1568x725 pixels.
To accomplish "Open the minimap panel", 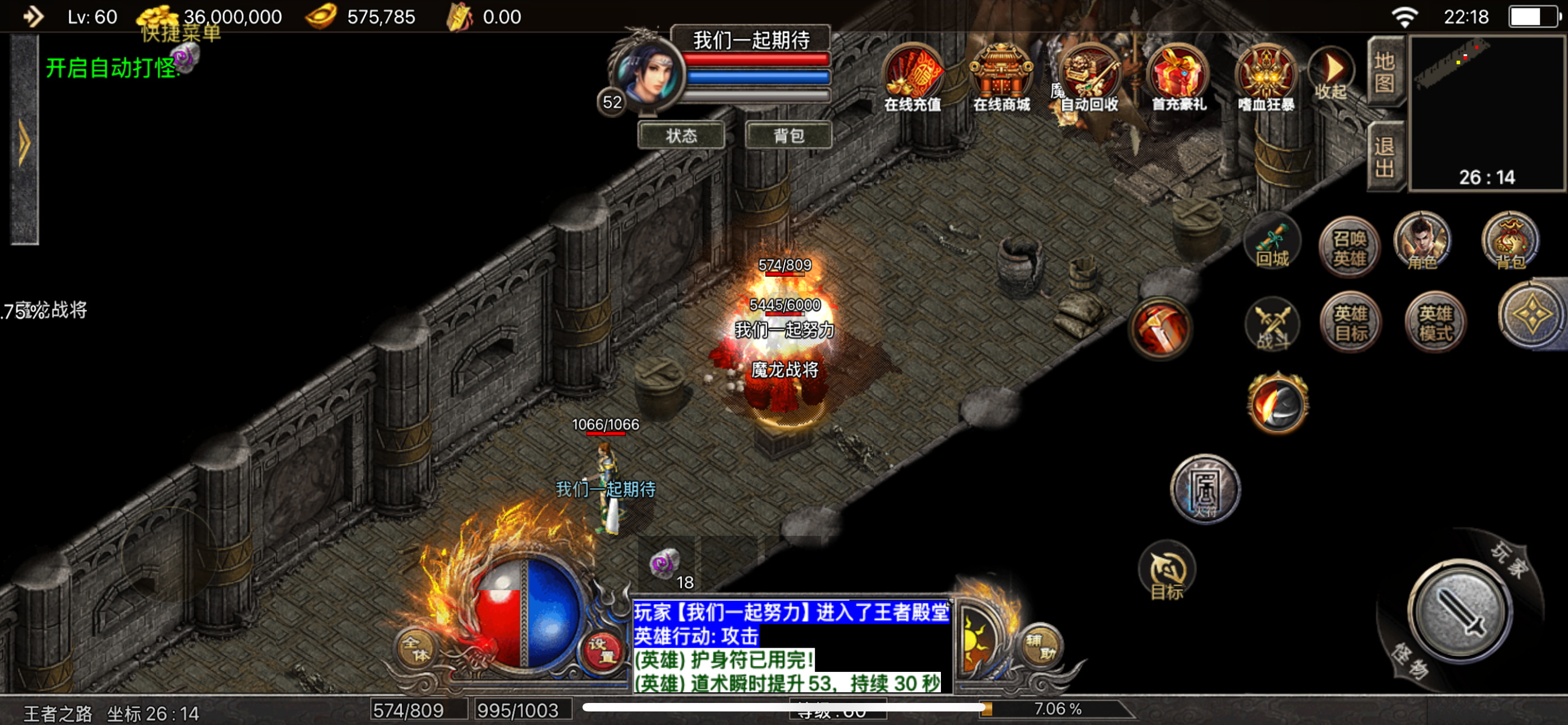I will point(1486,112).
